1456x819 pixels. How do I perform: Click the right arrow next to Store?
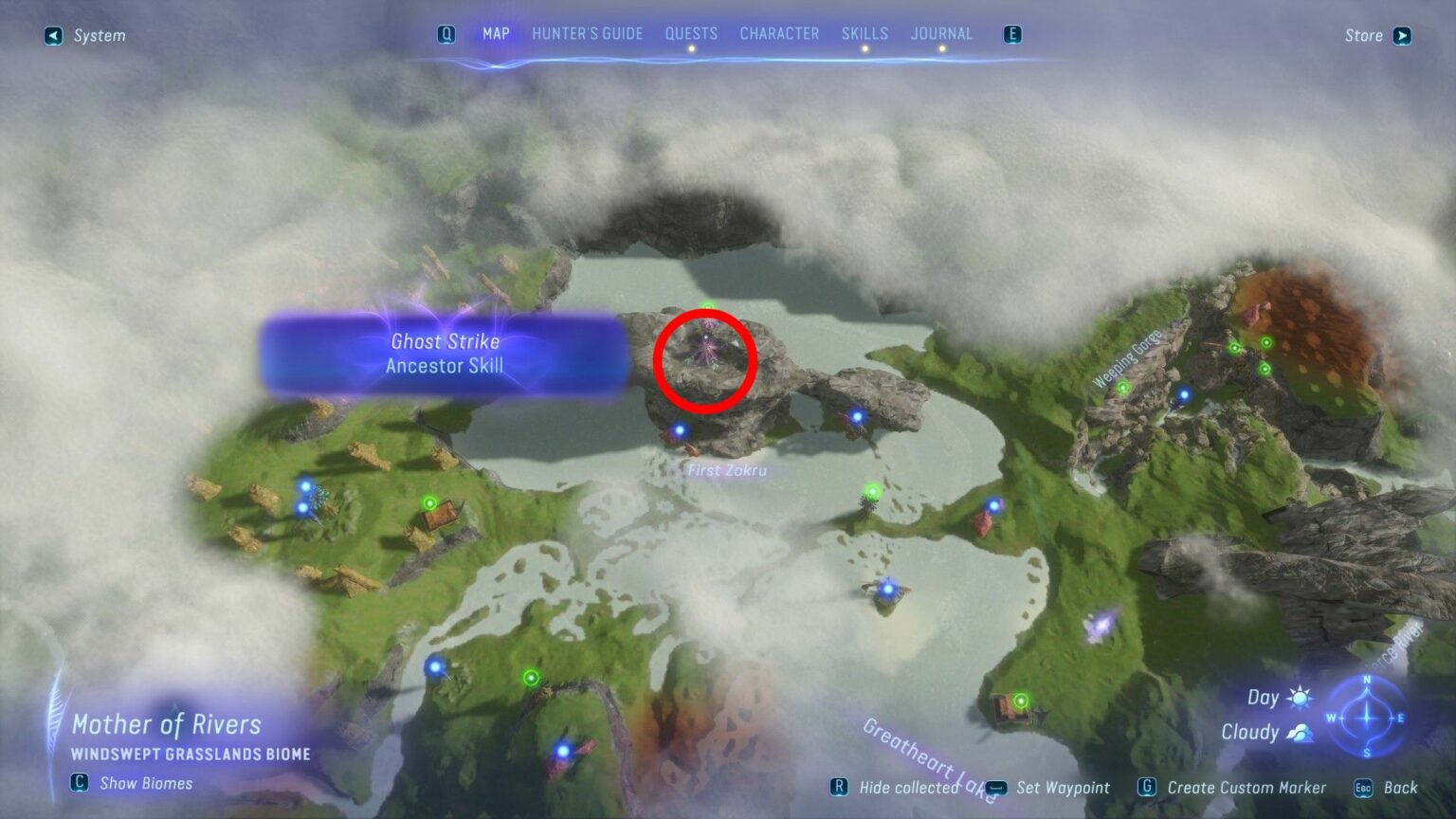click(1402, 36)
